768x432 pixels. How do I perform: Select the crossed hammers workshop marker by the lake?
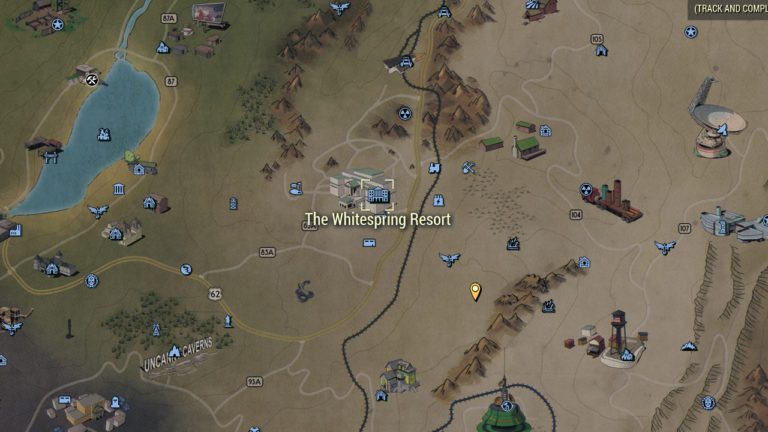pos(92,79)
